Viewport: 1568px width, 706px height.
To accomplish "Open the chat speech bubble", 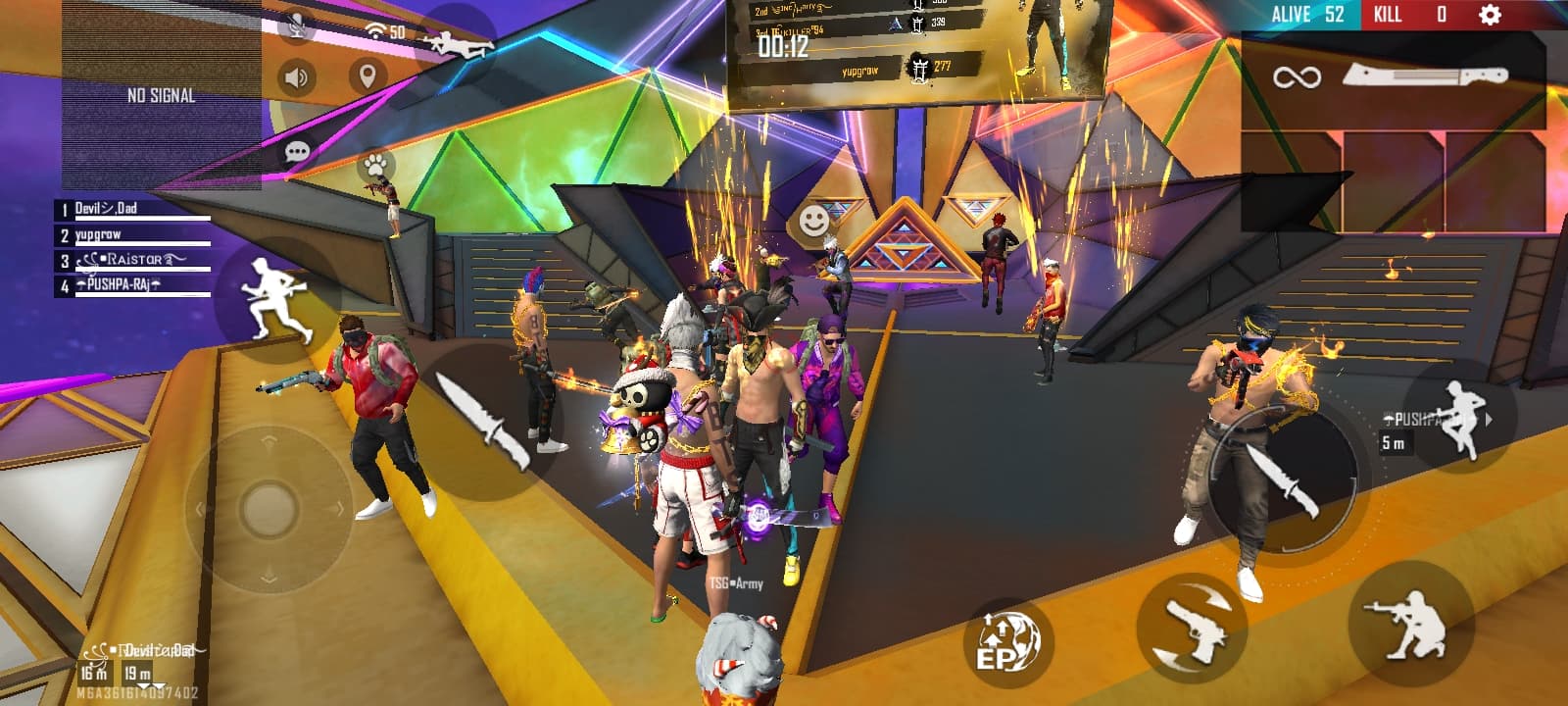I will click(x=297, y=152).
